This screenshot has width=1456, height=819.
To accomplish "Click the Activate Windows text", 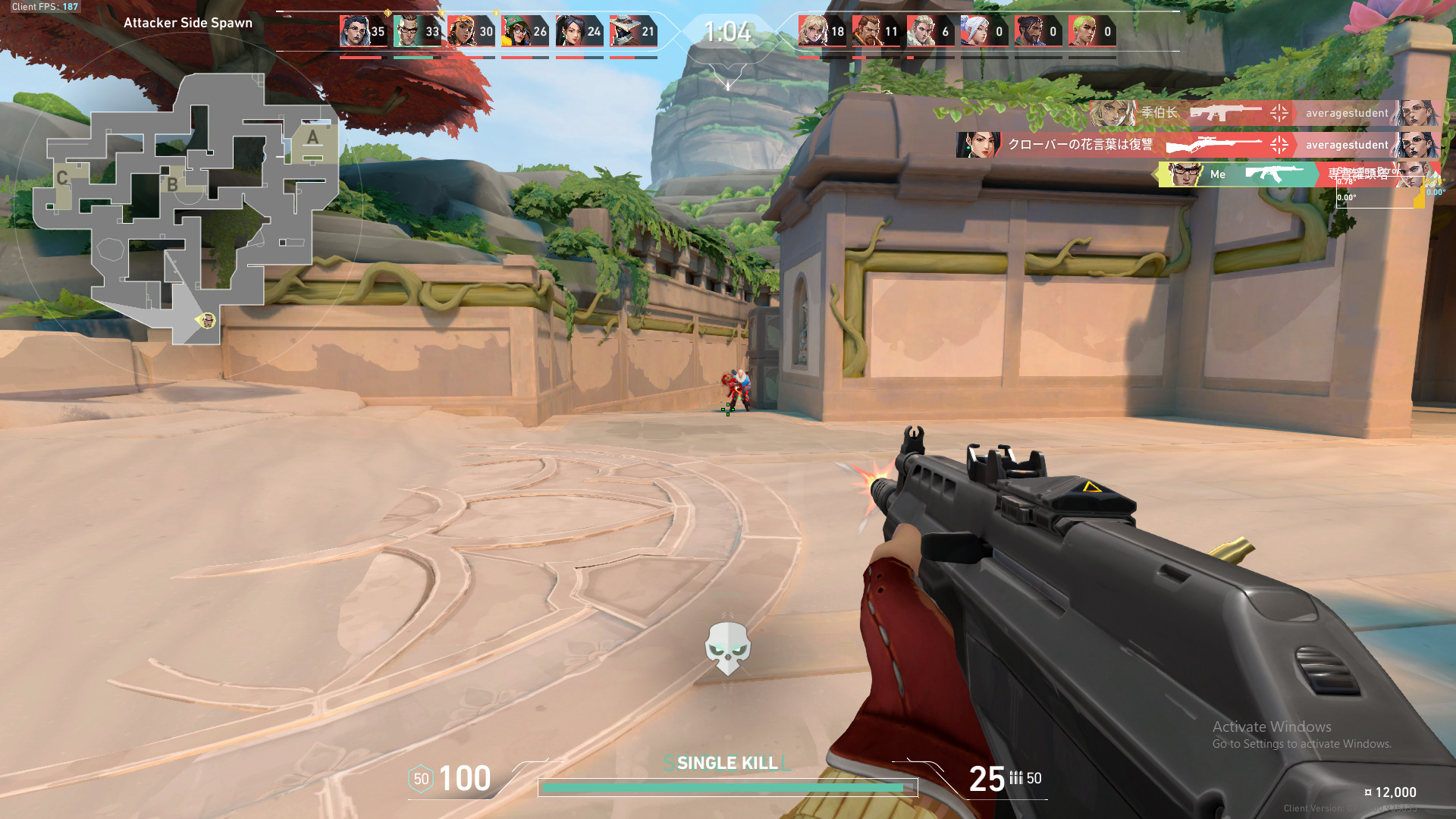I will 1271,726.
